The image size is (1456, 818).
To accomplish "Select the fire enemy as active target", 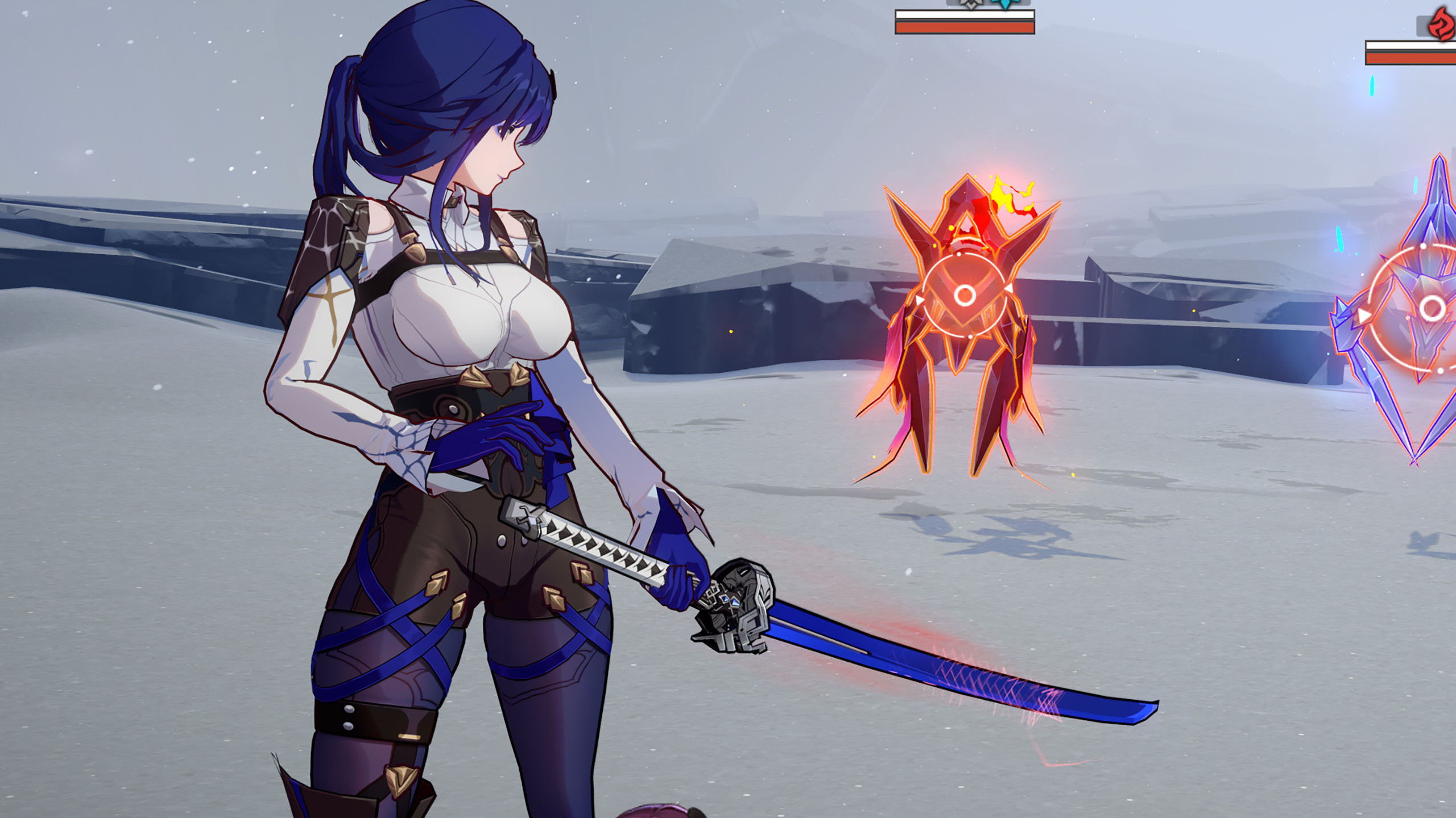I will pyautogui.click(x=967, y=318).
